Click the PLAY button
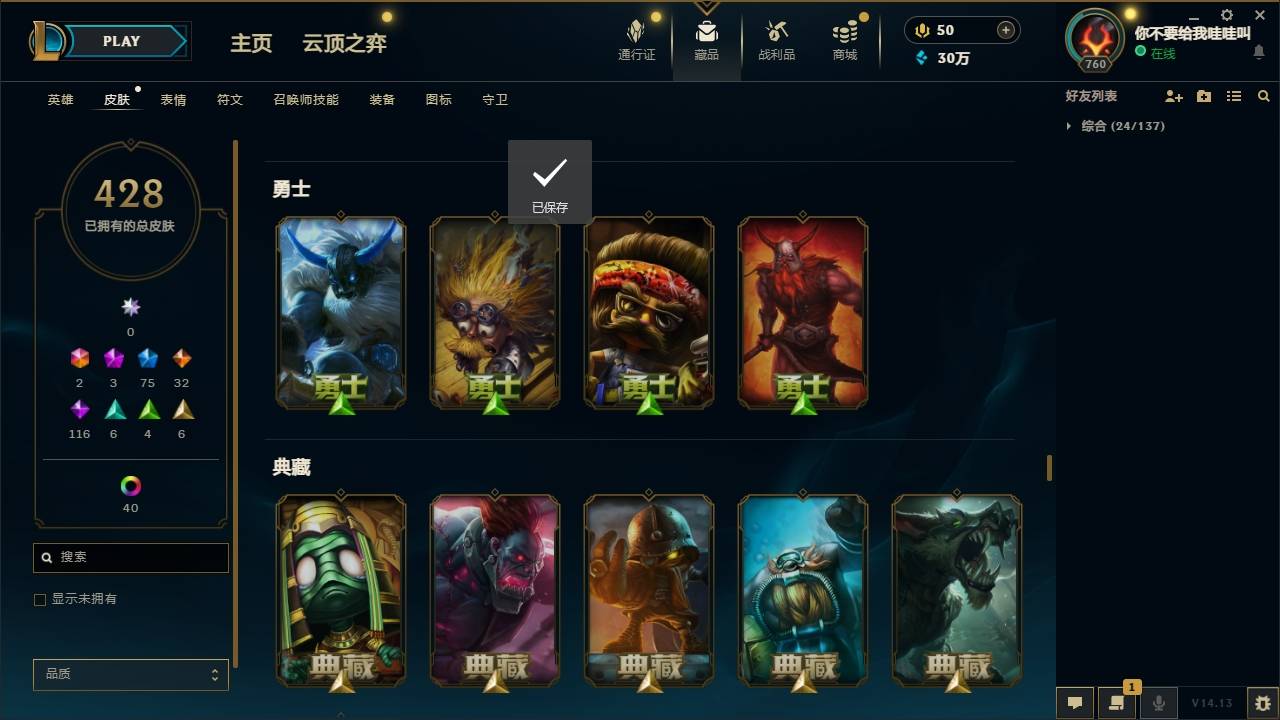Image resolution: width=1280 pixels, height=720 pixels. click(121, 41)
